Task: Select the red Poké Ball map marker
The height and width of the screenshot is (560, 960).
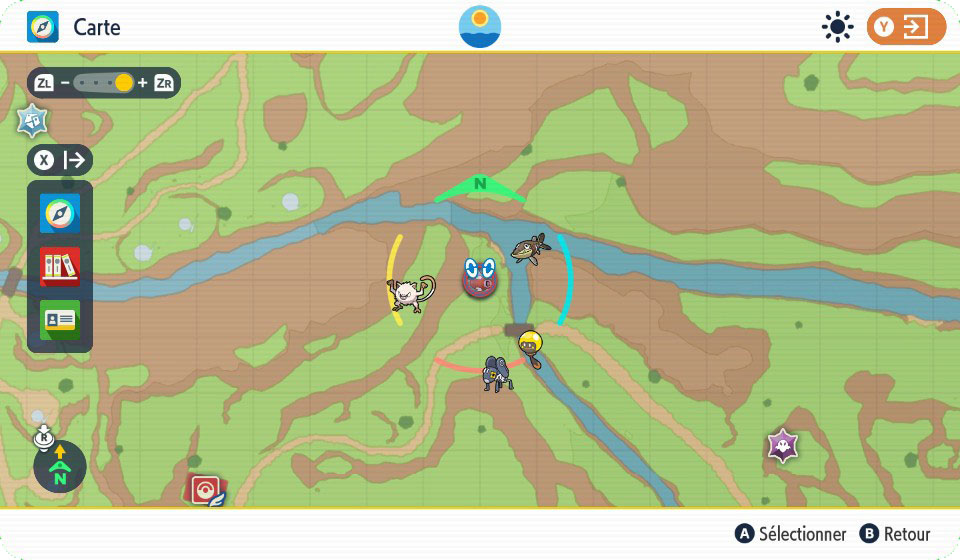Action: [x=207, y=490]
